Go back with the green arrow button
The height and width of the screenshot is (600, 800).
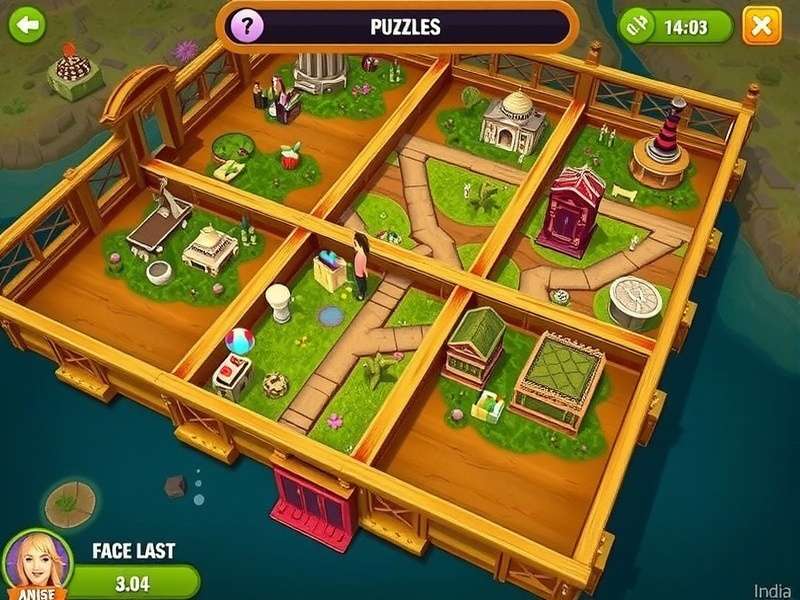coord(27,24)
